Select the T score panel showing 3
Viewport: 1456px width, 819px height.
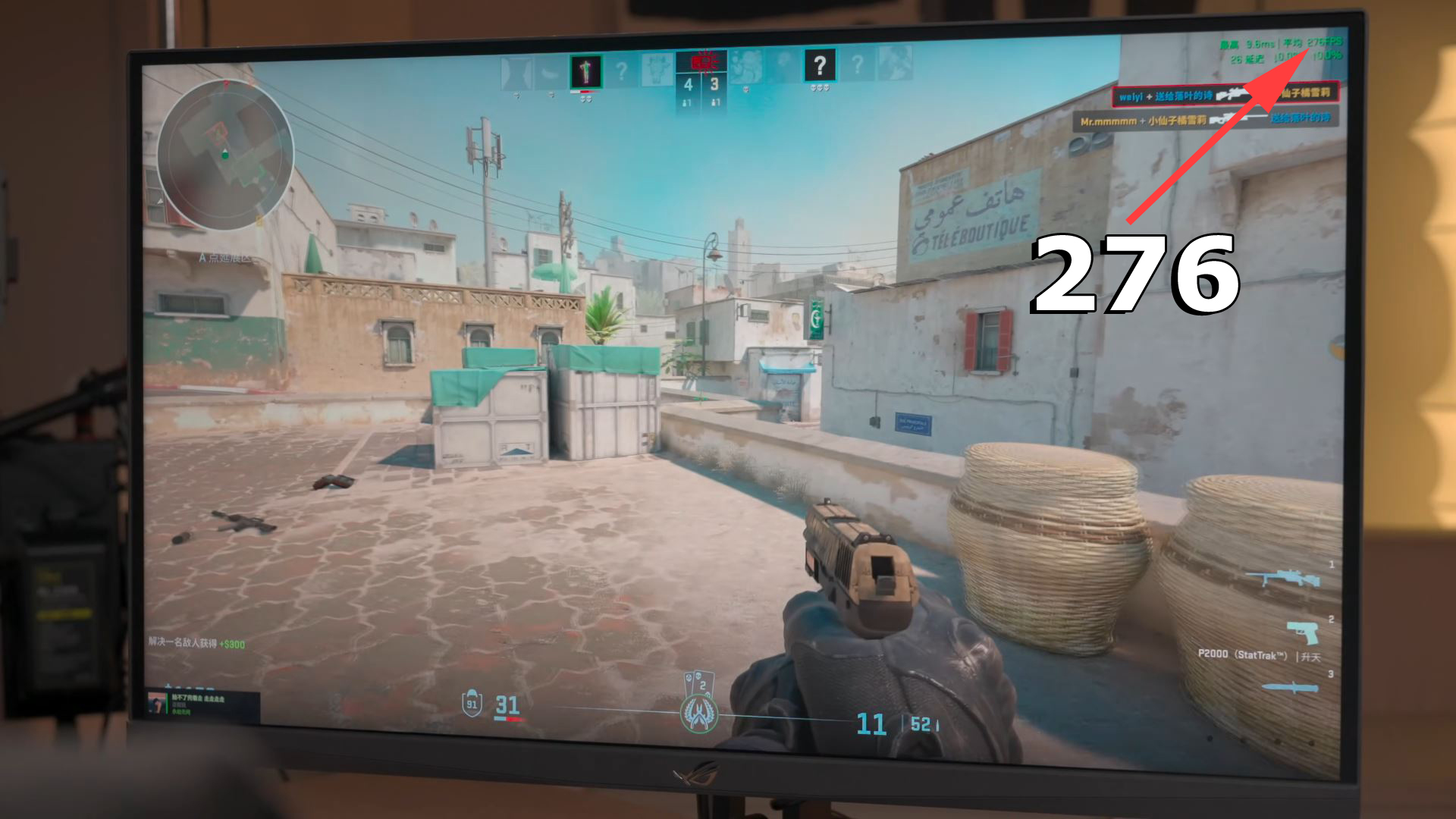click(x=714, y=85)
